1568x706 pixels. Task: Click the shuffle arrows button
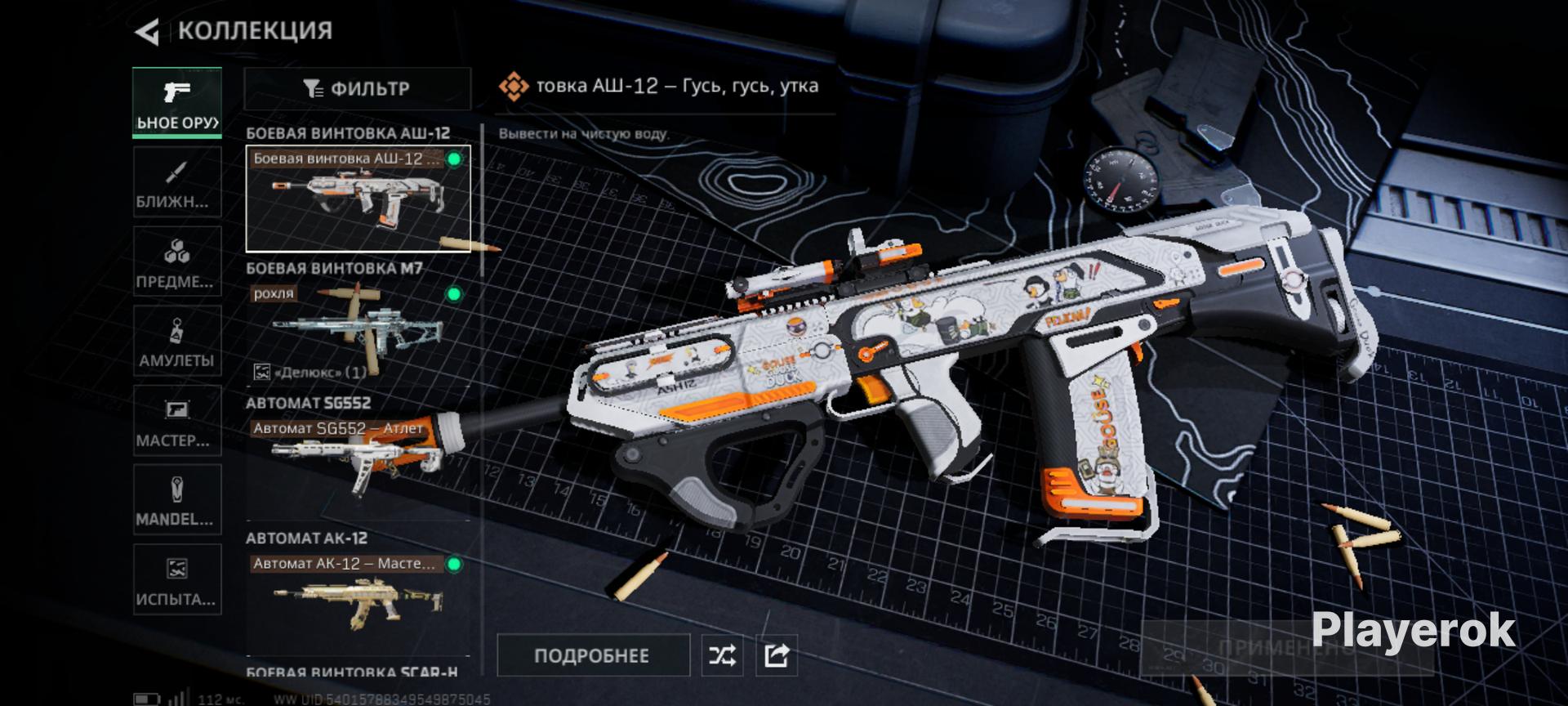coord(722,655)
